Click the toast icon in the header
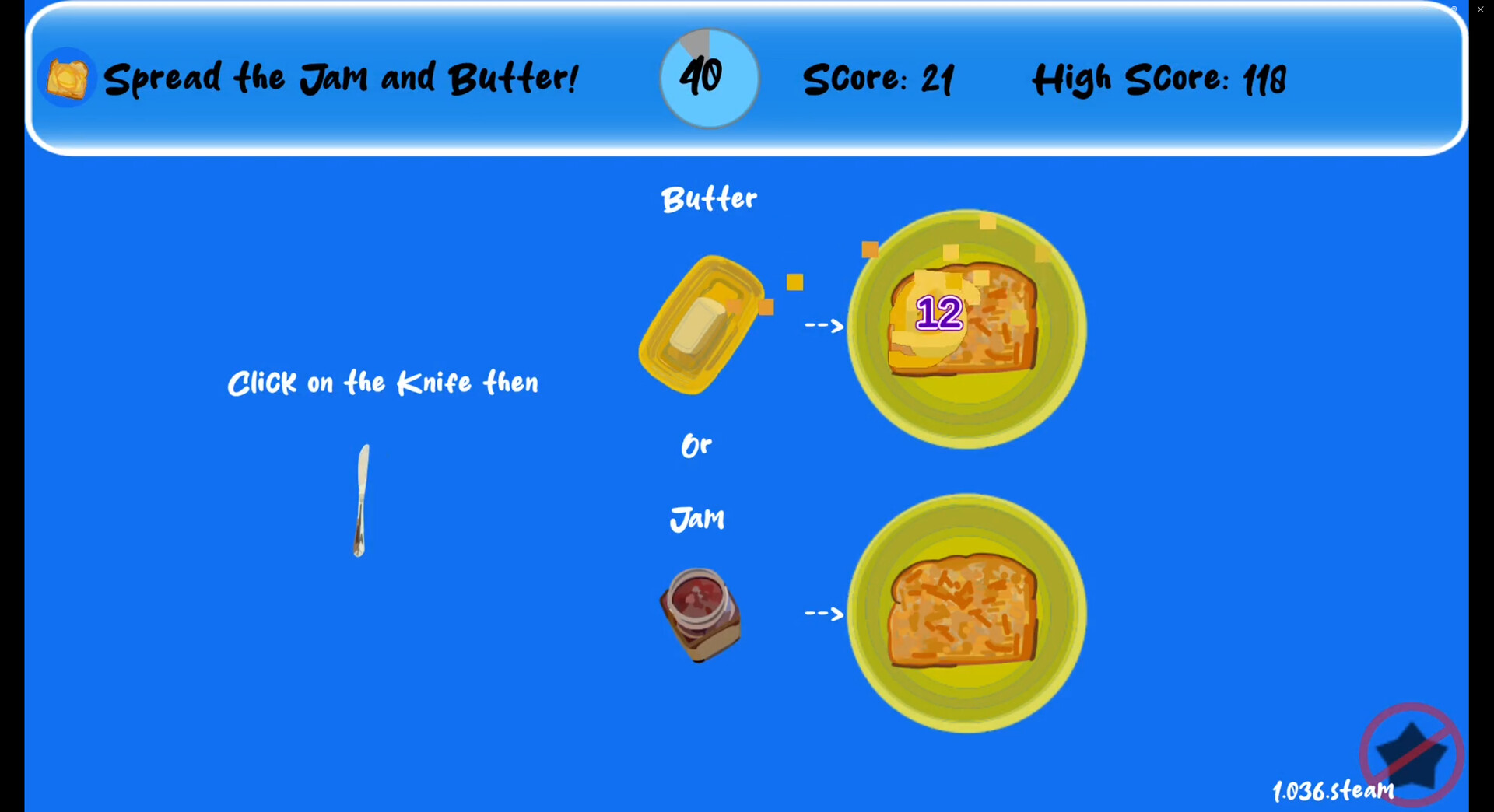Image resolution: width=1494 pixels, height=812 pixels. pos(66,76)
